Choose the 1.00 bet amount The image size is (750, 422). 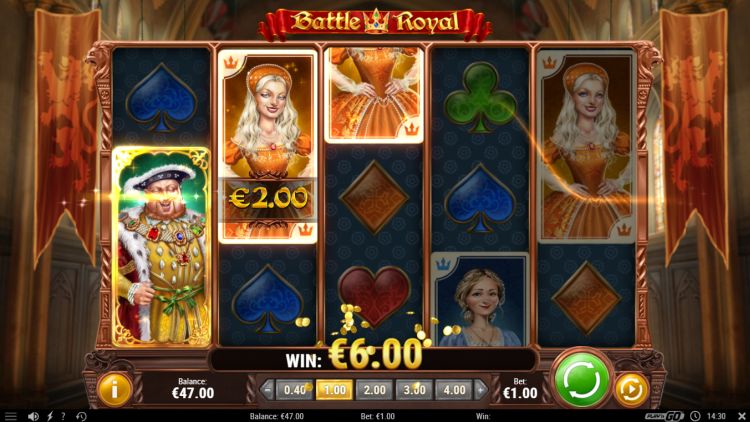click(x=334, y=390)
